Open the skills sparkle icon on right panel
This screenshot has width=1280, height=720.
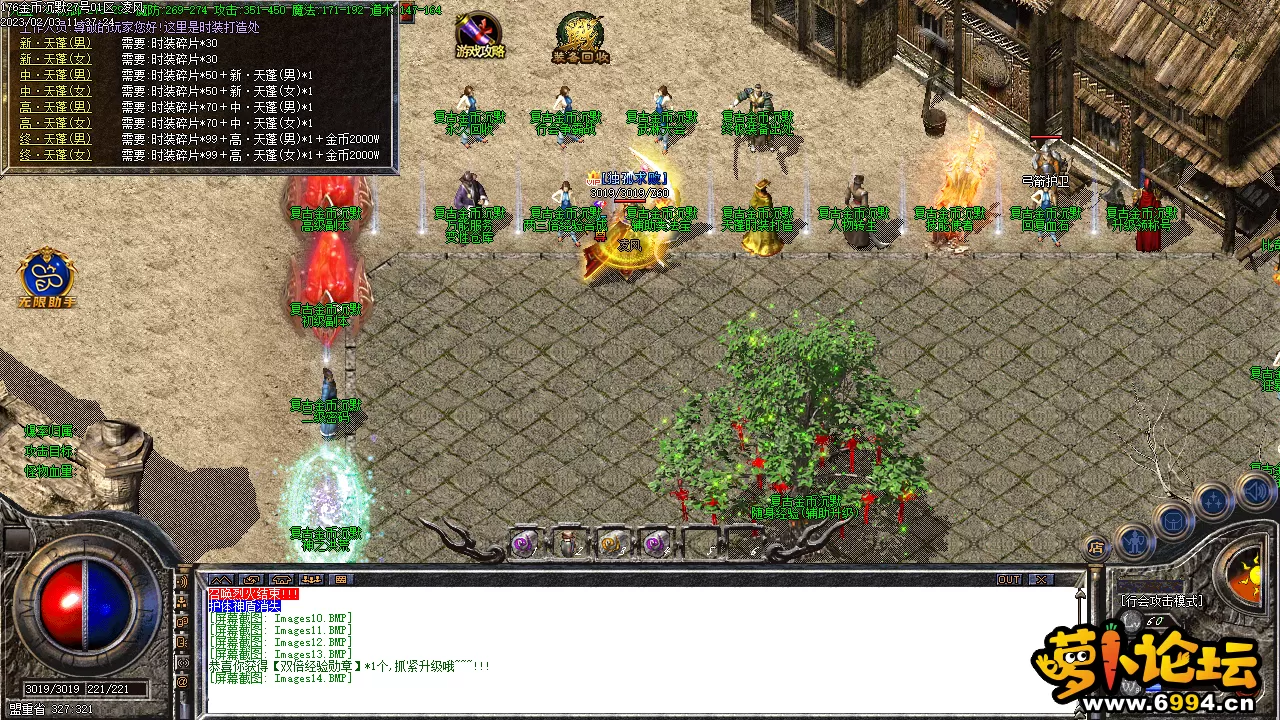(x=1212, y=497)
